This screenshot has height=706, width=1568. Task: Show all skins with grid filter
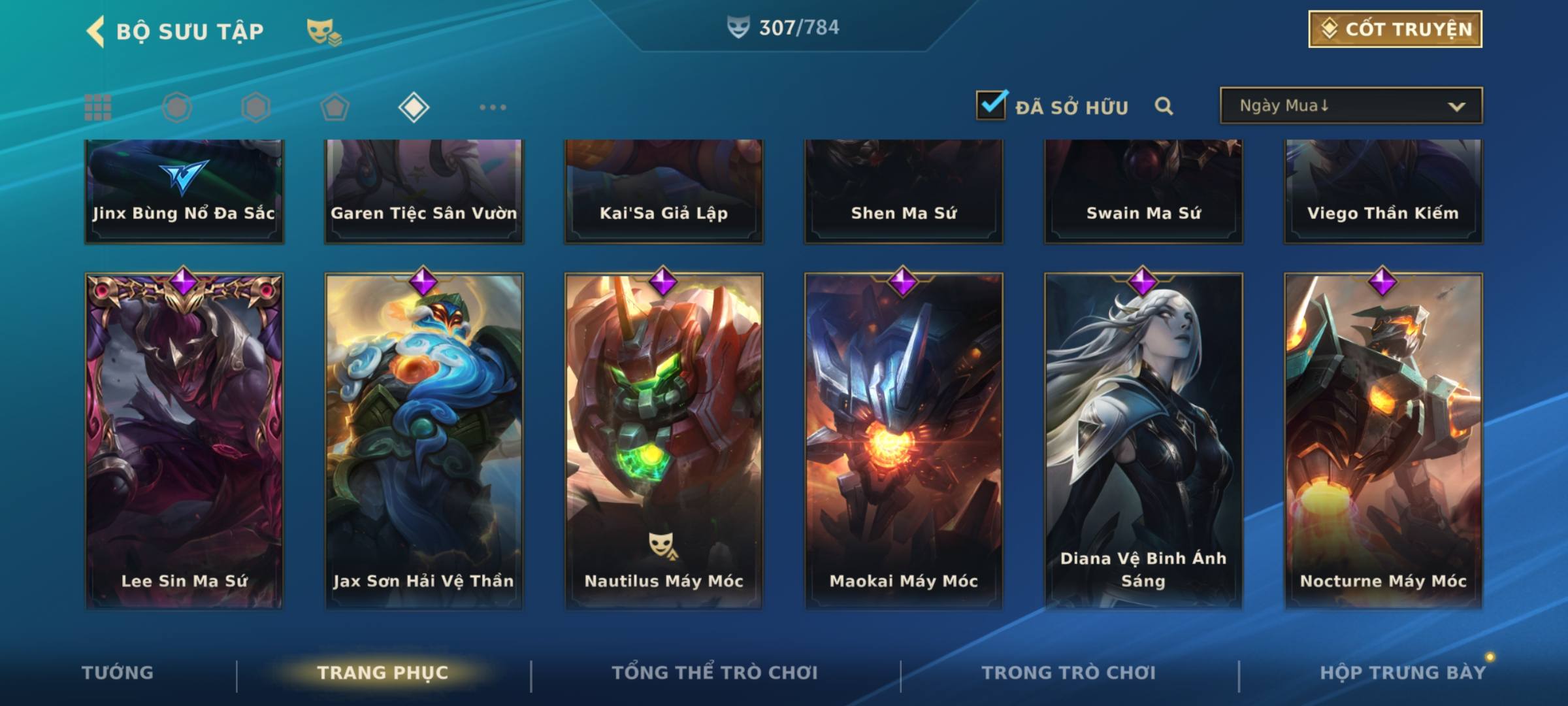(98, 107)
